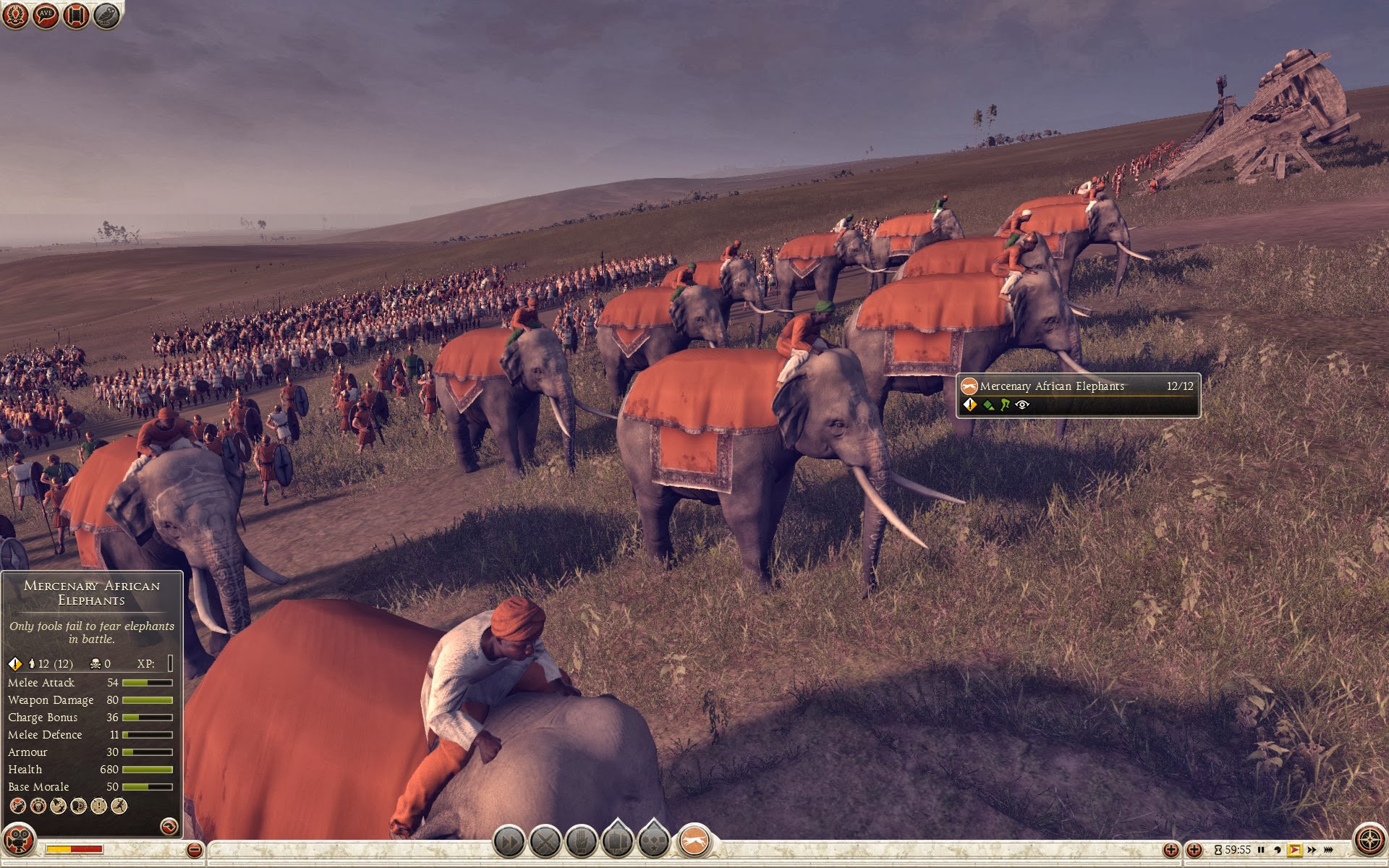Select the raised hand halt order
1389x868 pixels.
pyautogui.click(x=581, y=841)
